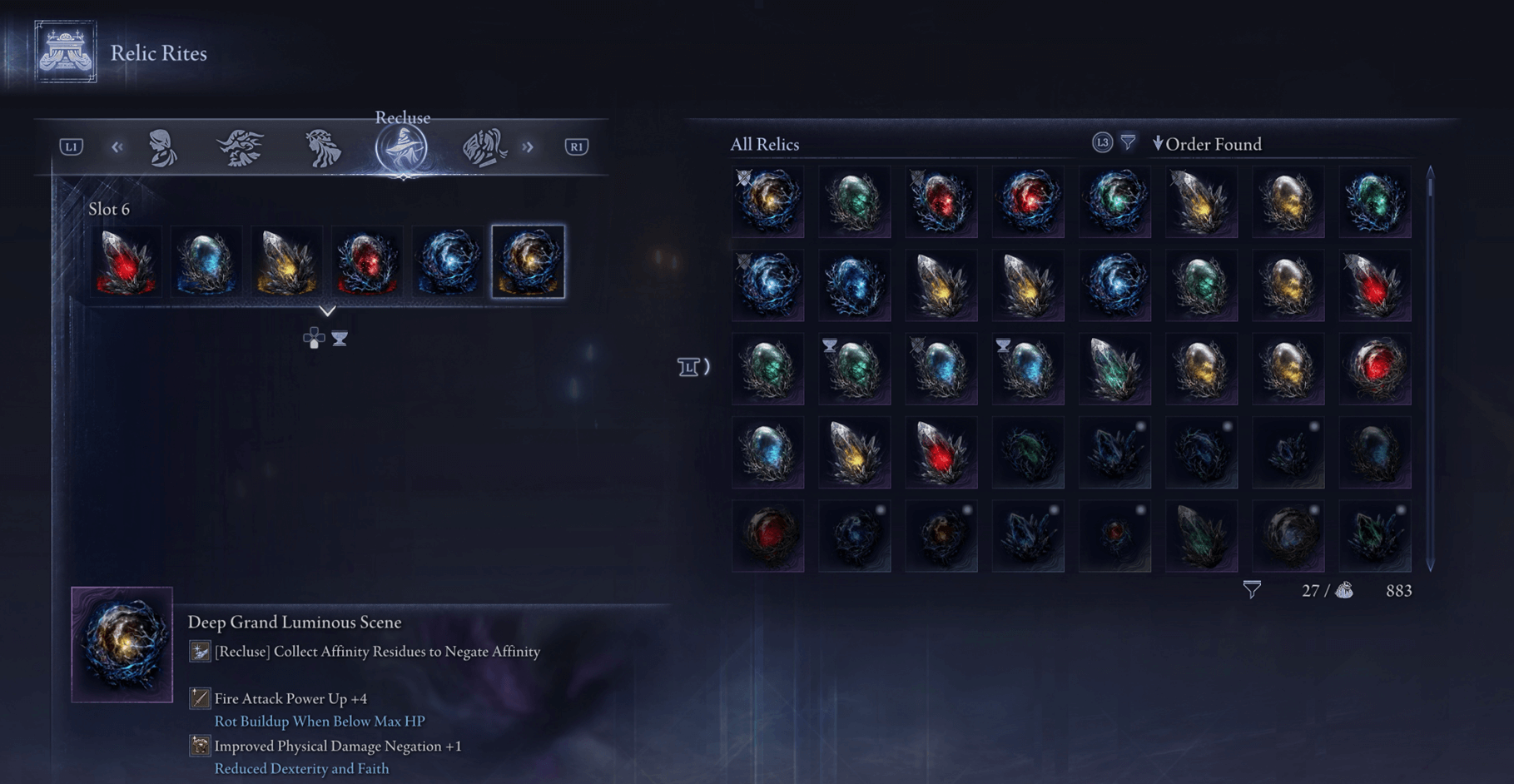Select the All Relics tab
1514x784 pixels.
click(x=763, y=144)
